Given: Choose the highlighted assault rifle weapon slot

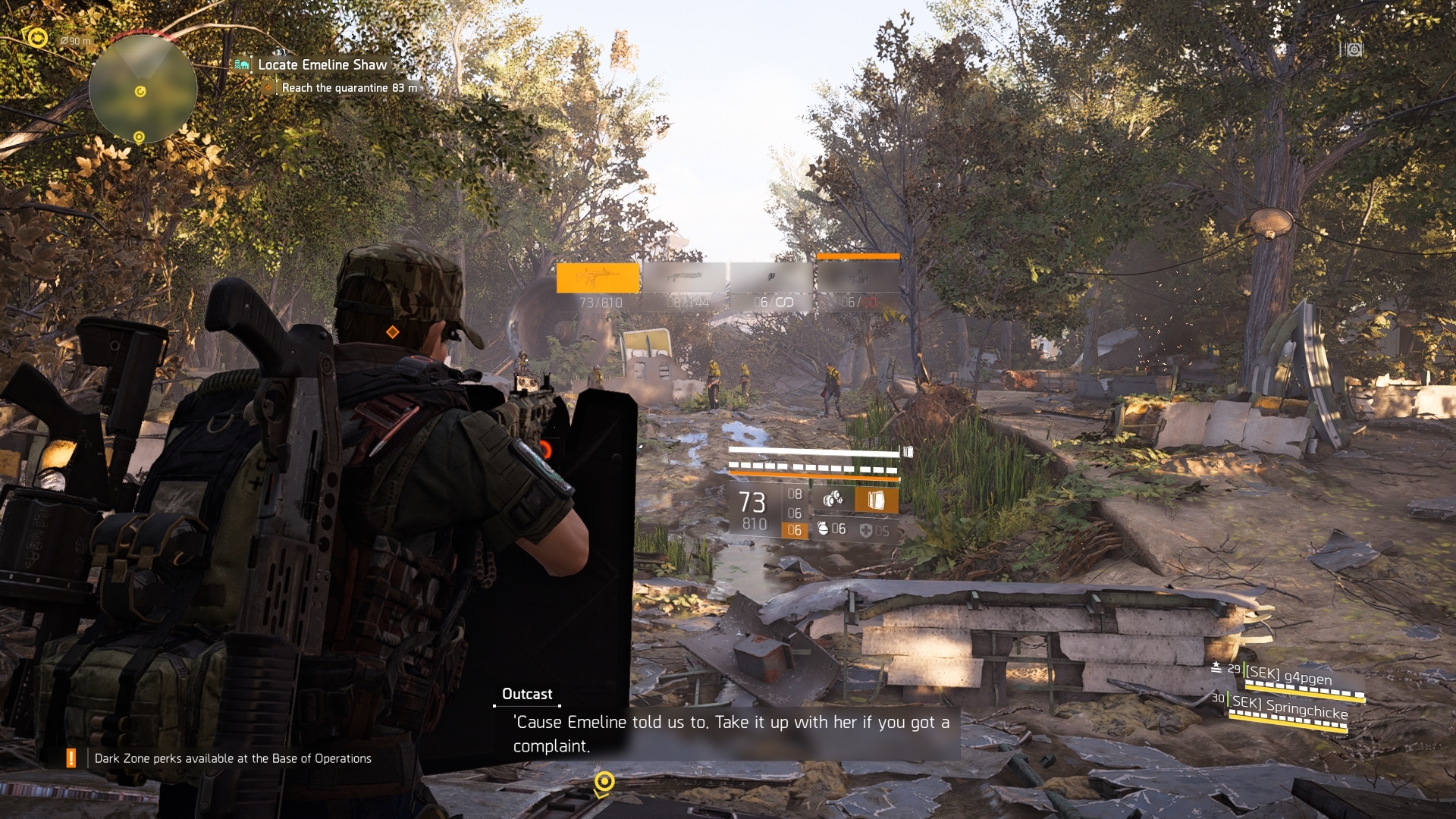Looking at the screenshot, I should pos(598,278).
